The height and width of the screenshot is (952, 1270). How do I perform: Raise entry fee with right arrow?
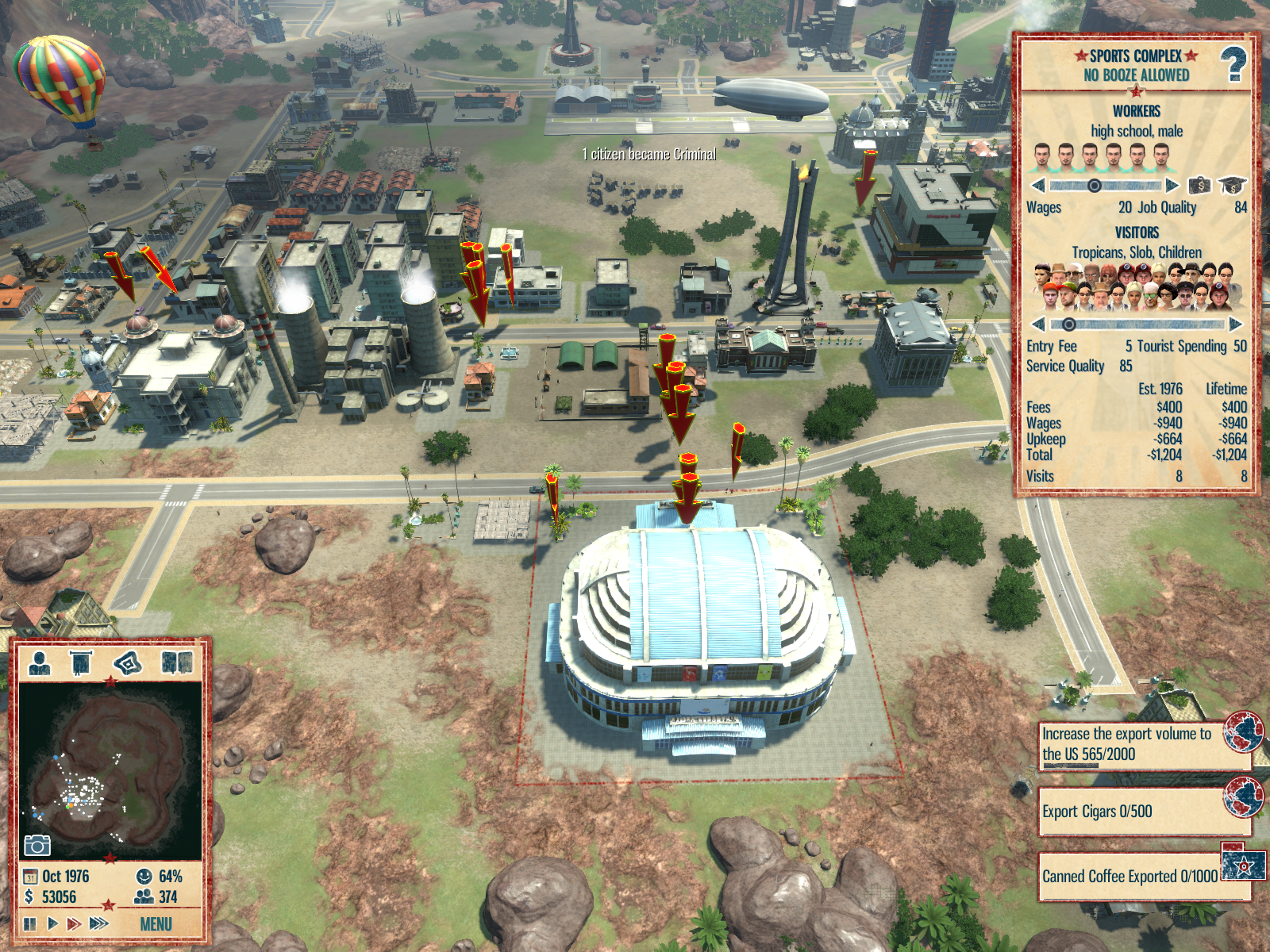click(1235, 324)
